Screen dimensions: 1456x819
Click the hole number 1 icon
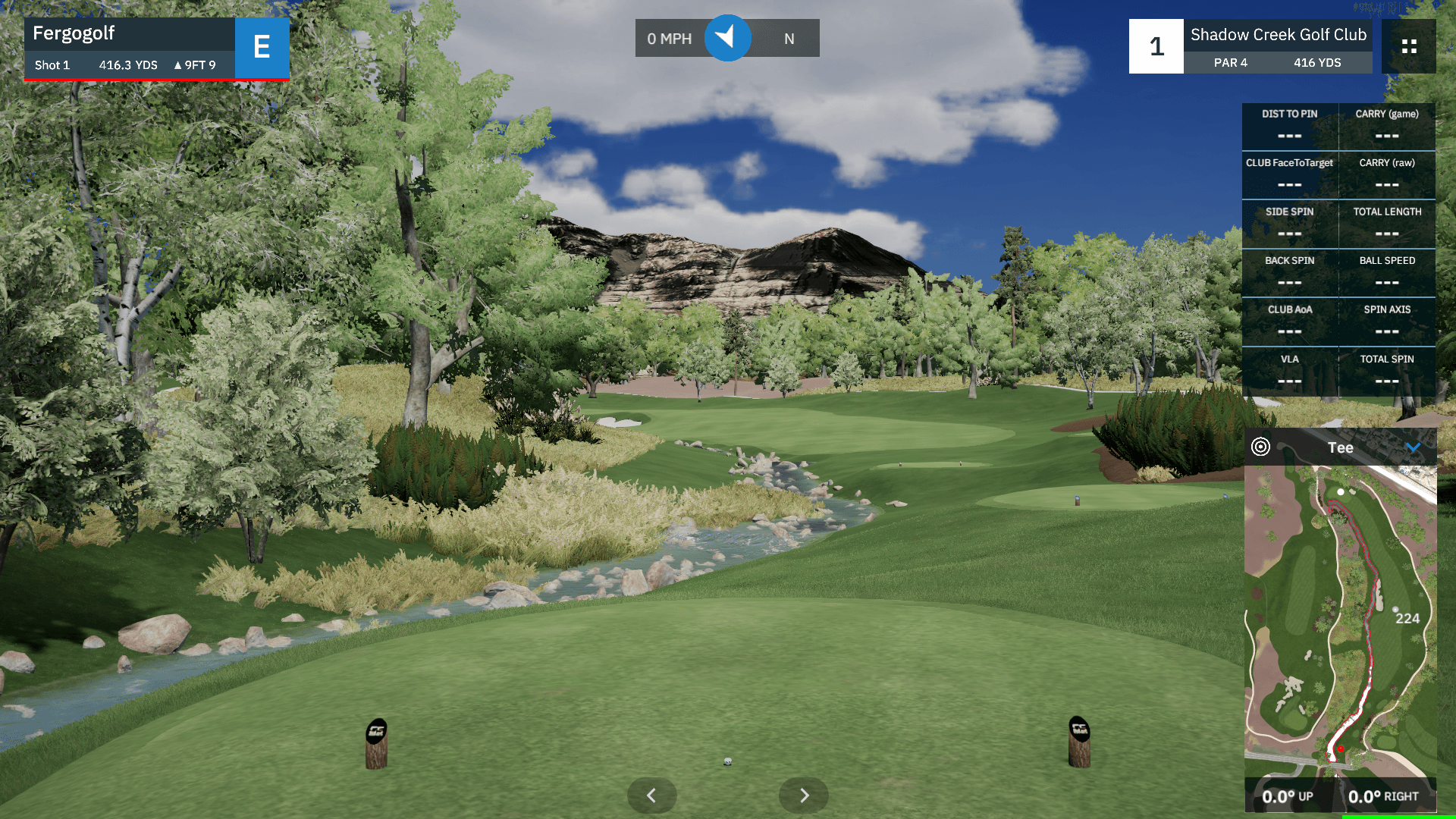coord(1156,46)
